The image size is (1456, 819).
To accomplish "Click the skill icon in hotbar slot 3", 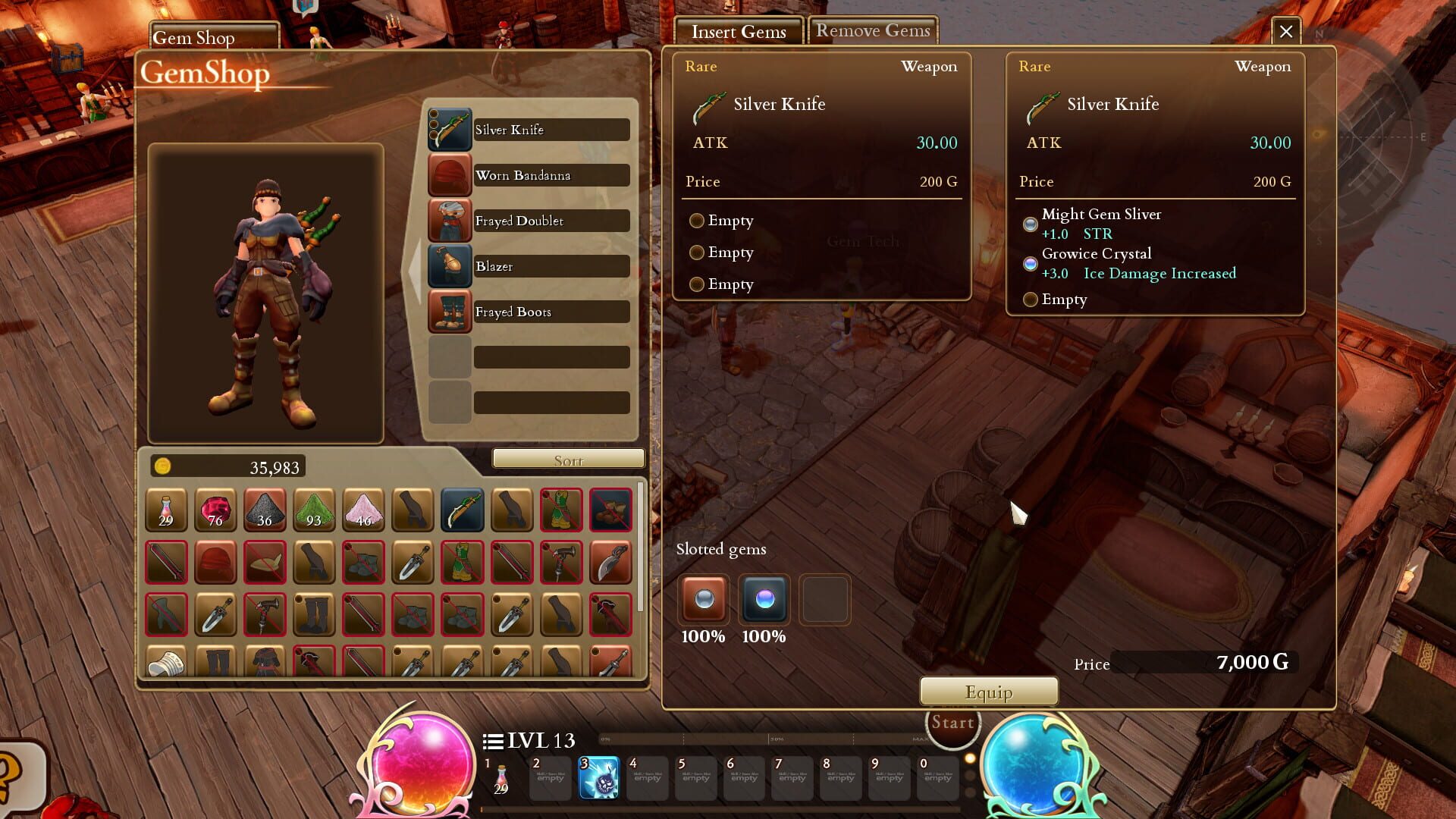I will (x=598, y=778).
